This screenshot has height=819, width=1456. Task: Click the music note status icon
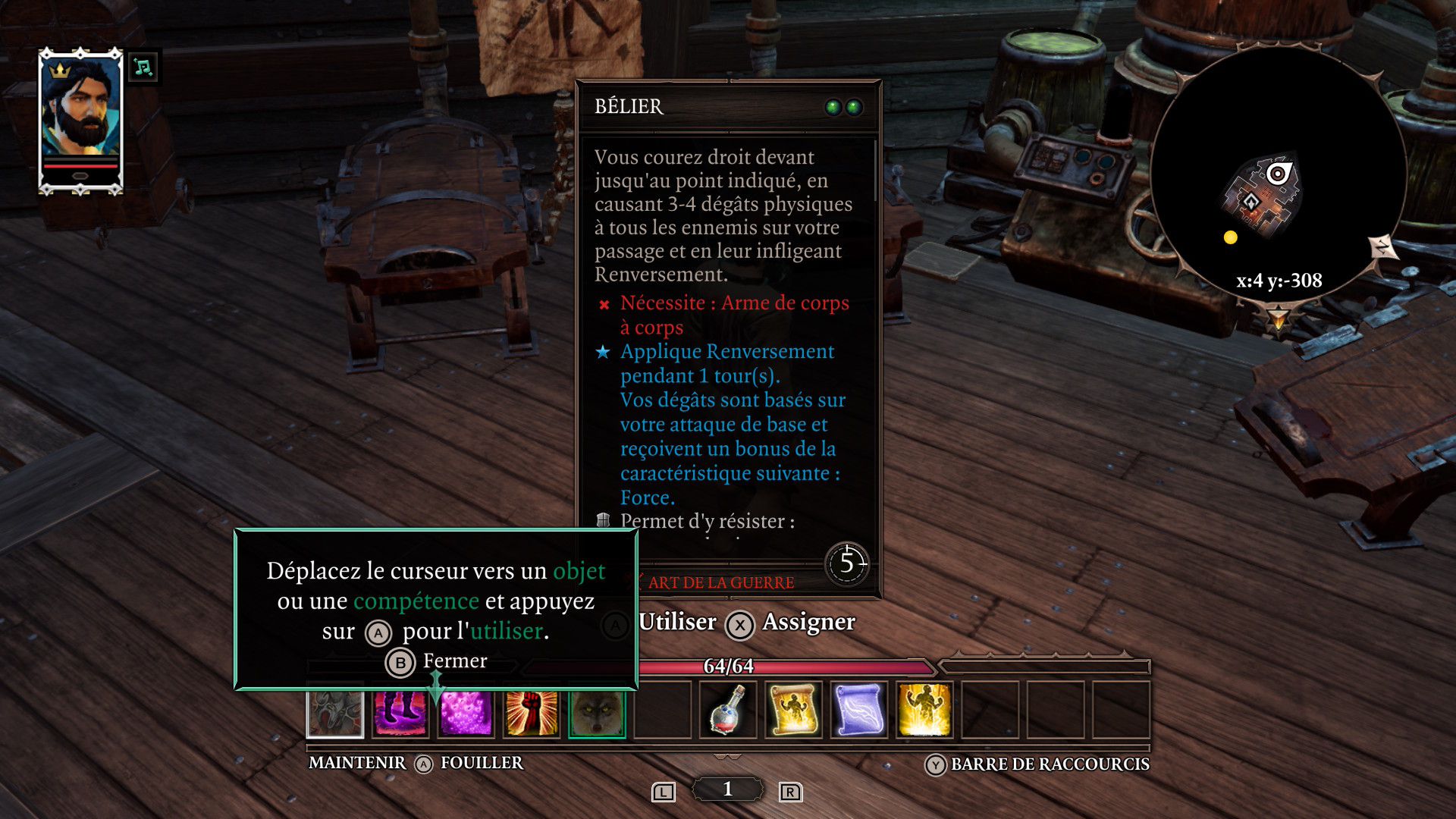(x=143, y=67)
